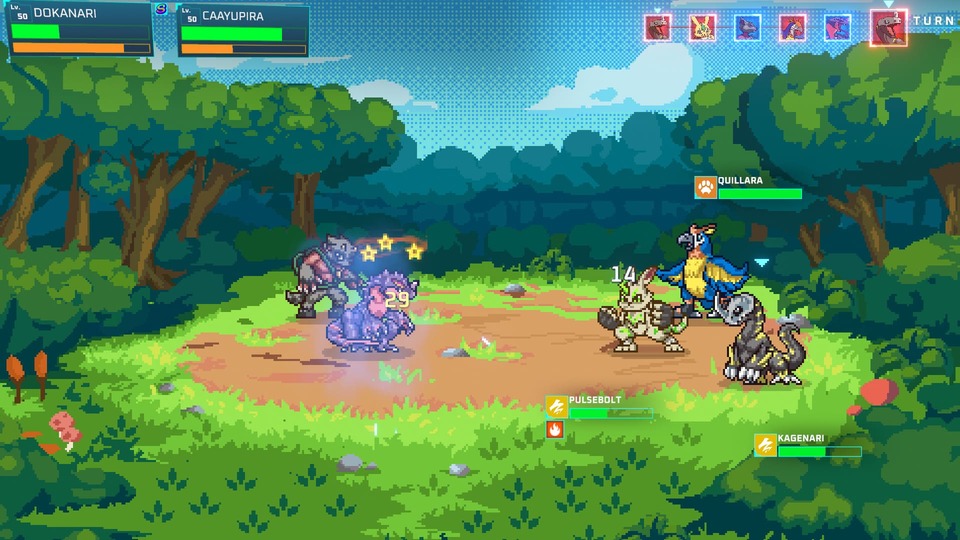The width and height of the screenshot is (960, 540).
Task: Click Kagenari's lightning type icon
Action: tap(766, 445)
